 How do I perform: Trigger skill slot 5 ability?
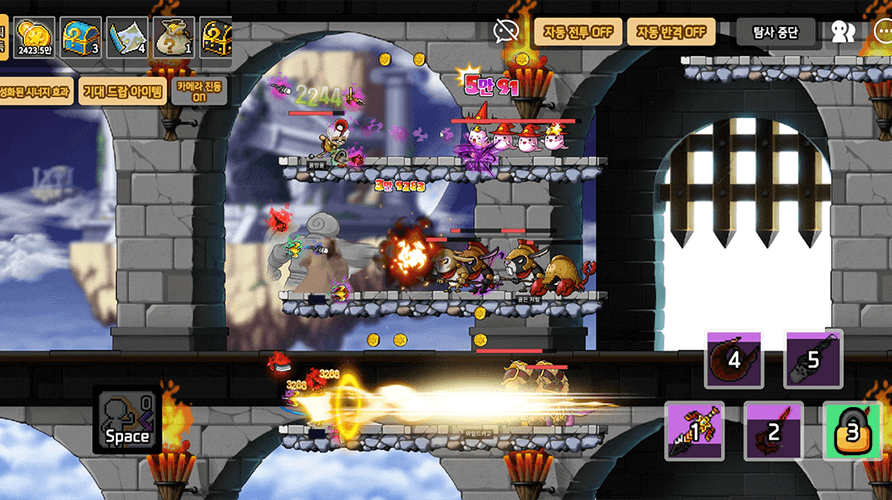[x=813, y=359]
